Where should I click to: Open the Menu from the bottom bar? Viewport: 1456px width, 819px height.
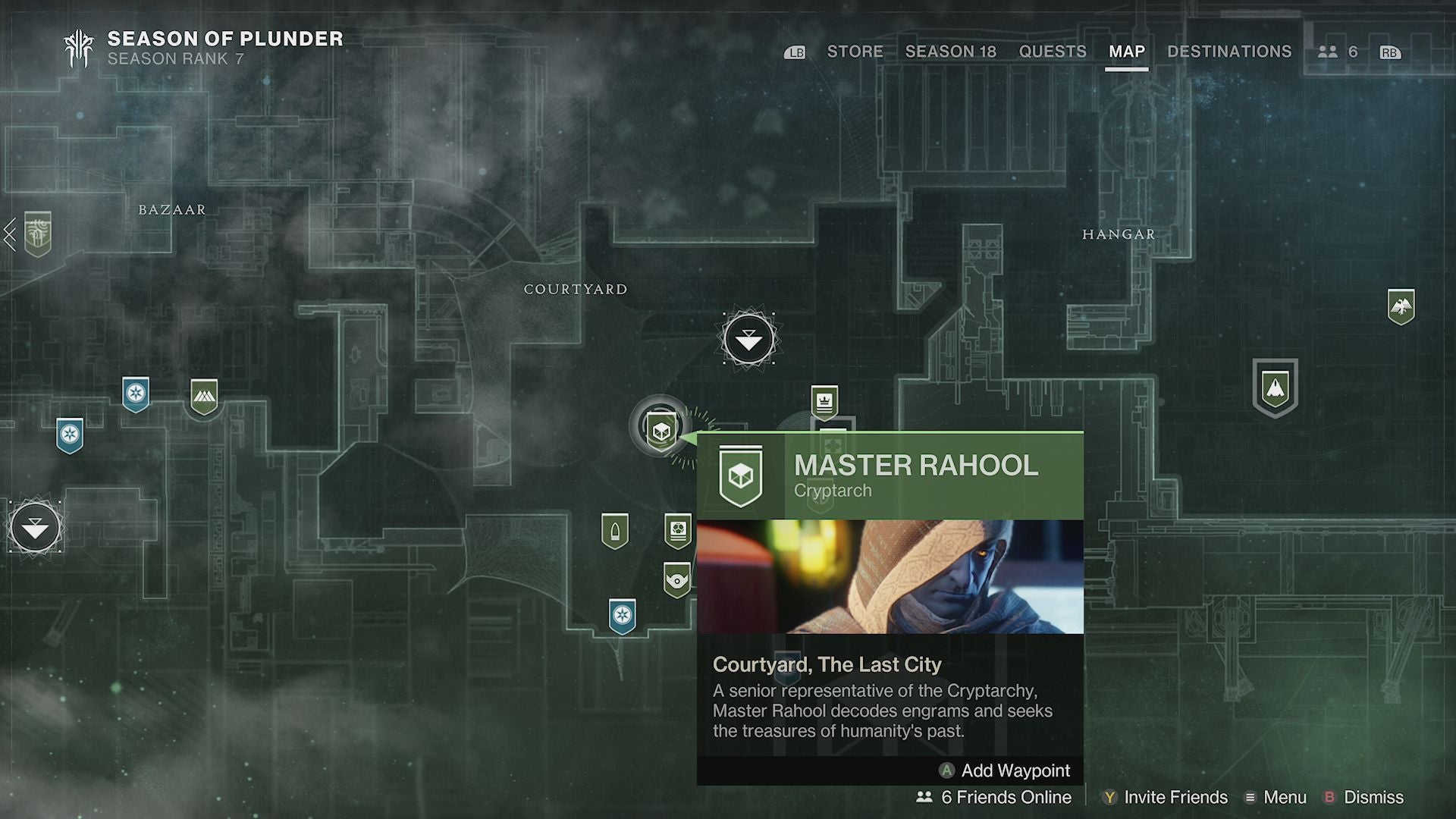click(x=1285, y=798)
